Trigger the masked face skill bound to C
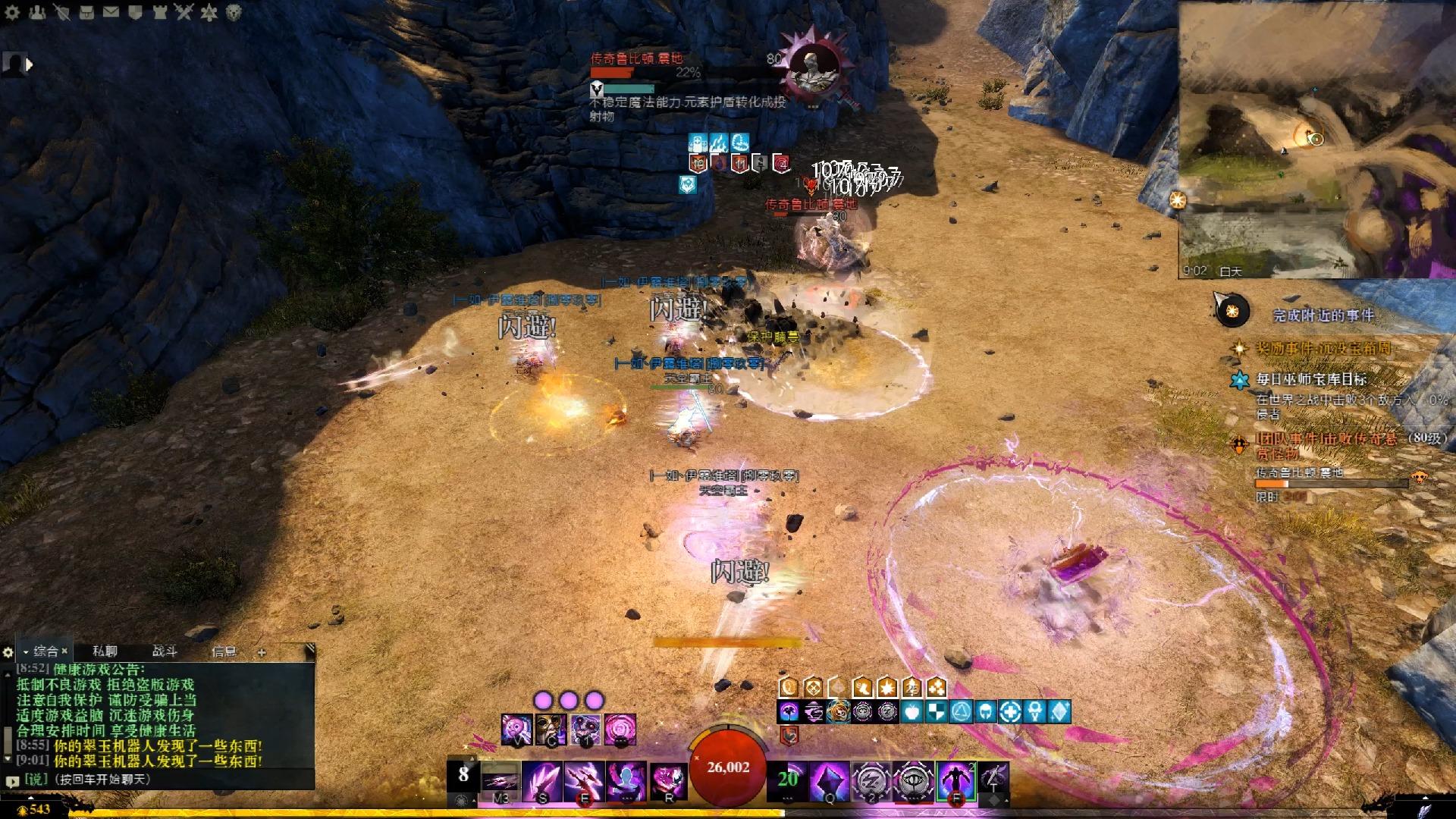This screenshot has width=1456, height=819. pyautogui.click(x=551, y=730)
